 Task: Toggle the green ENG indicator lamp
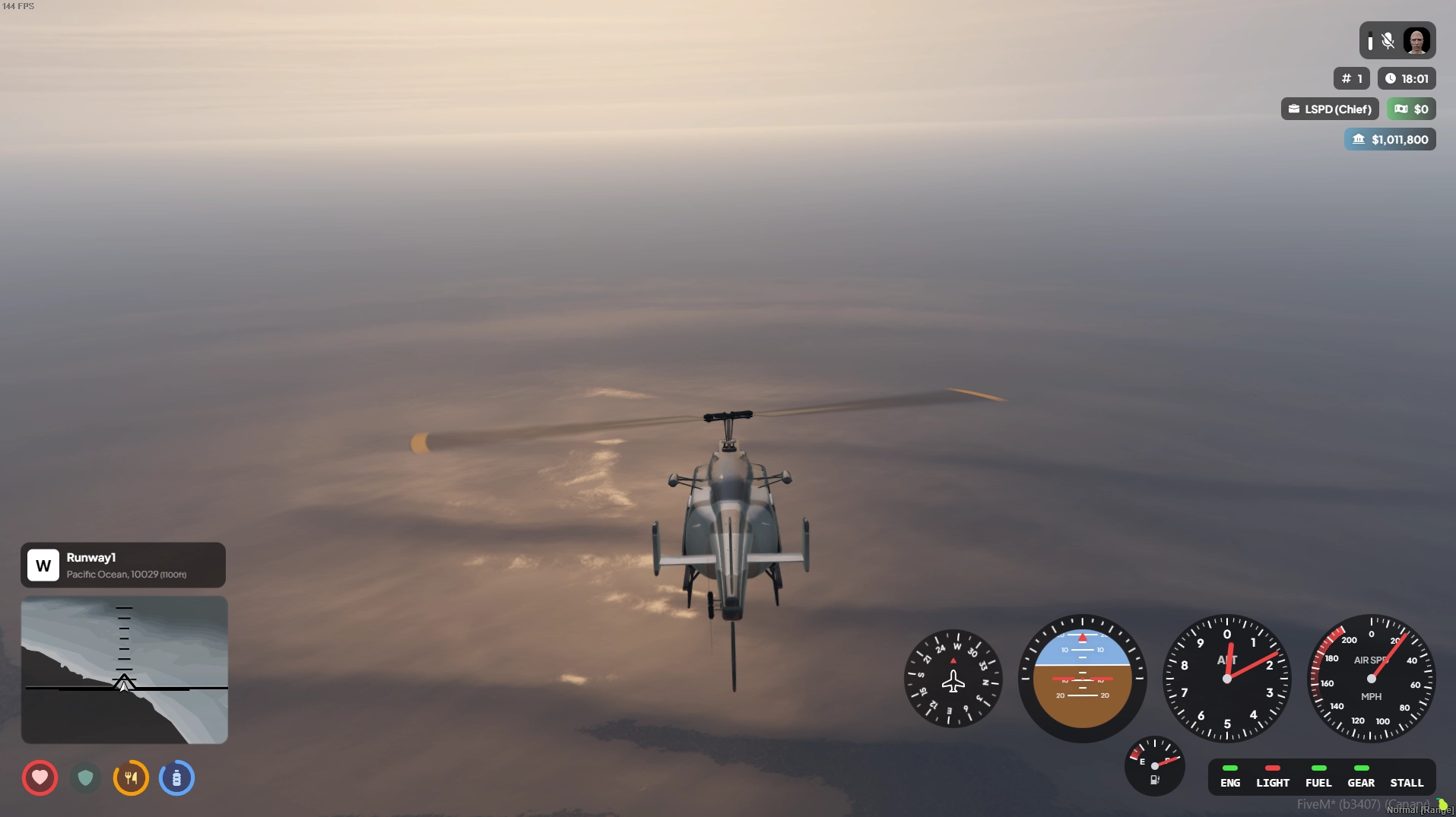pos(1230,768)
